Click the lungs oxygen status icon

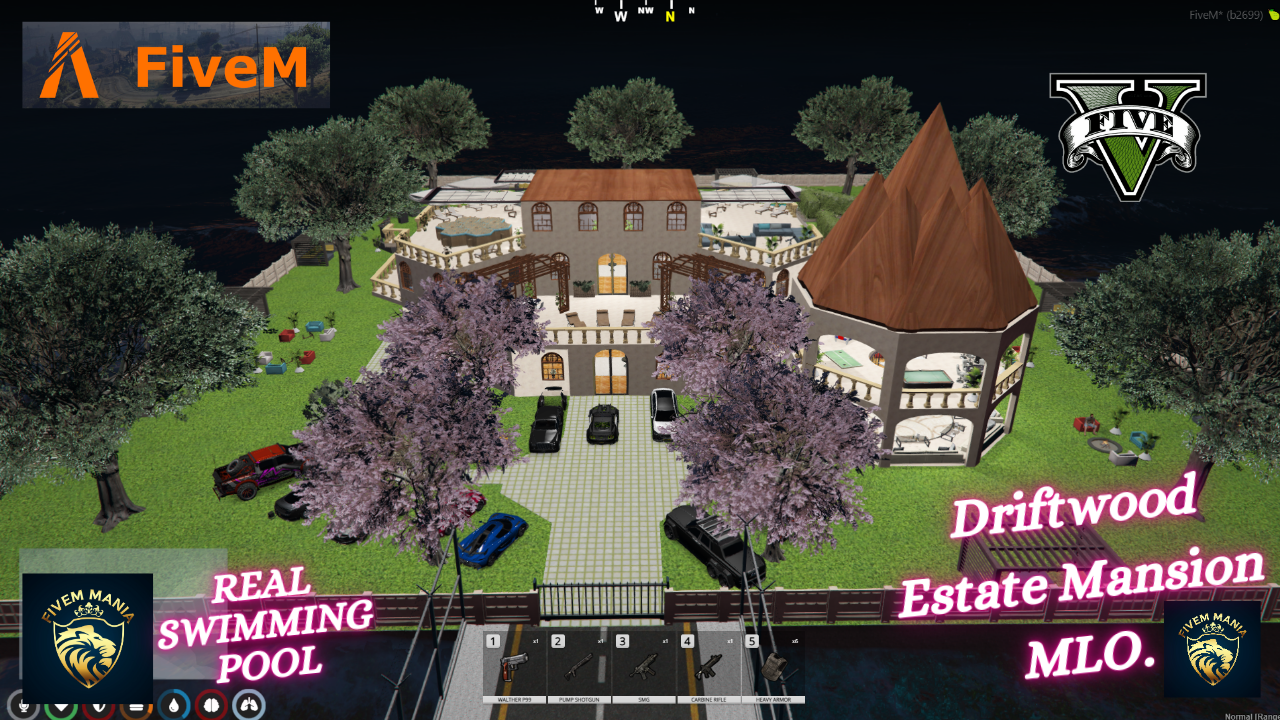247,705
